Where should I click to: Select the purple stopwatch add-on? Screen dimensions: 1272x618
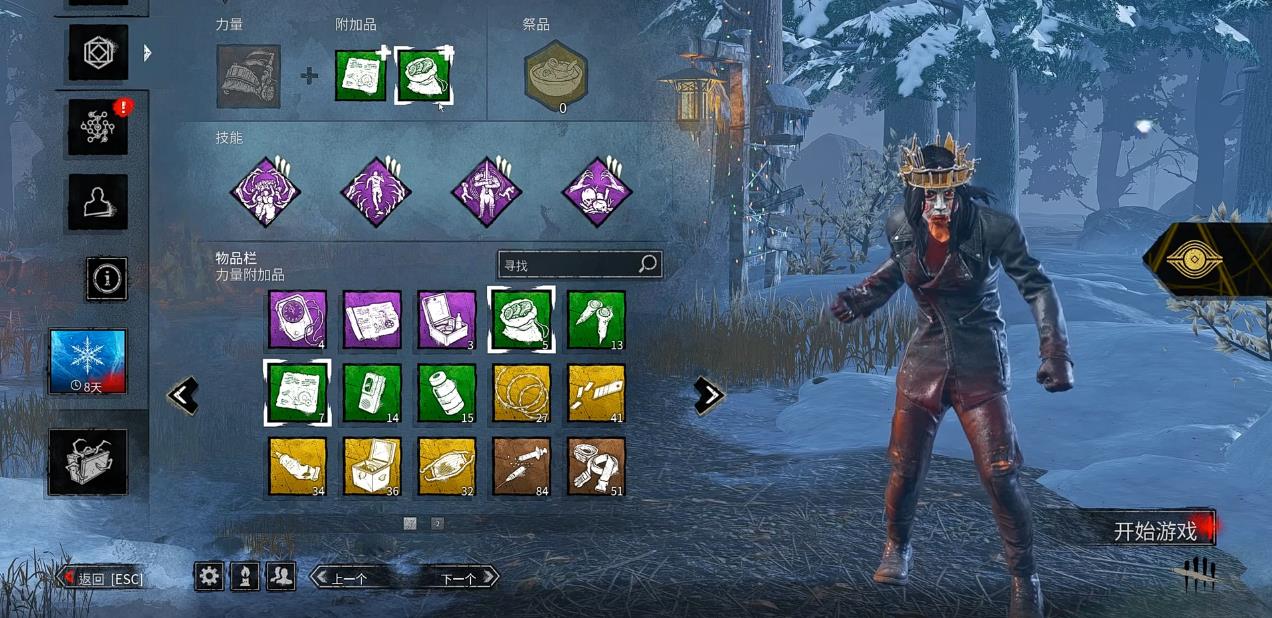(x=297, y=319)
